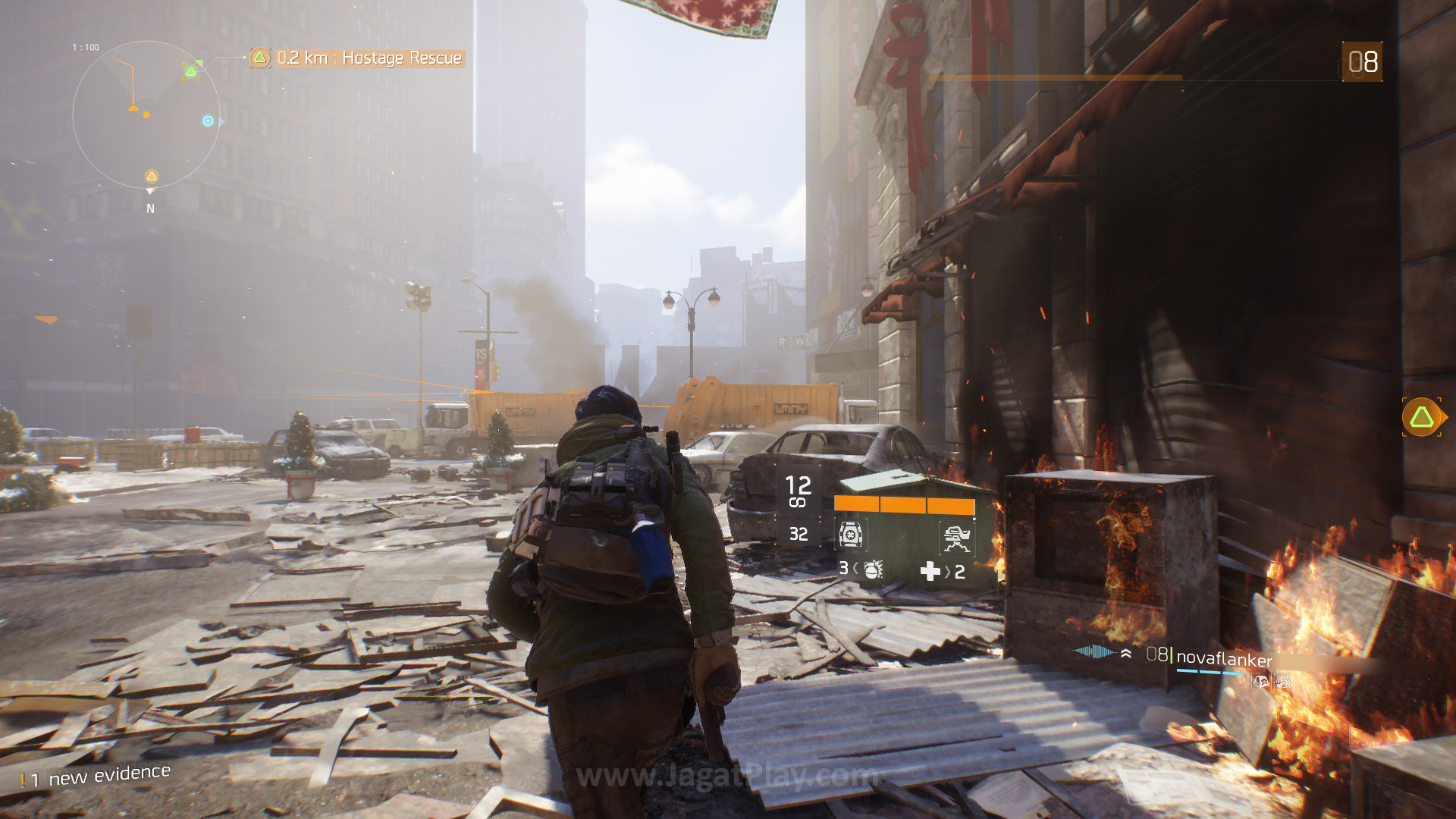
Task: Click the circular minimap
Action: [x=146, y=115]
